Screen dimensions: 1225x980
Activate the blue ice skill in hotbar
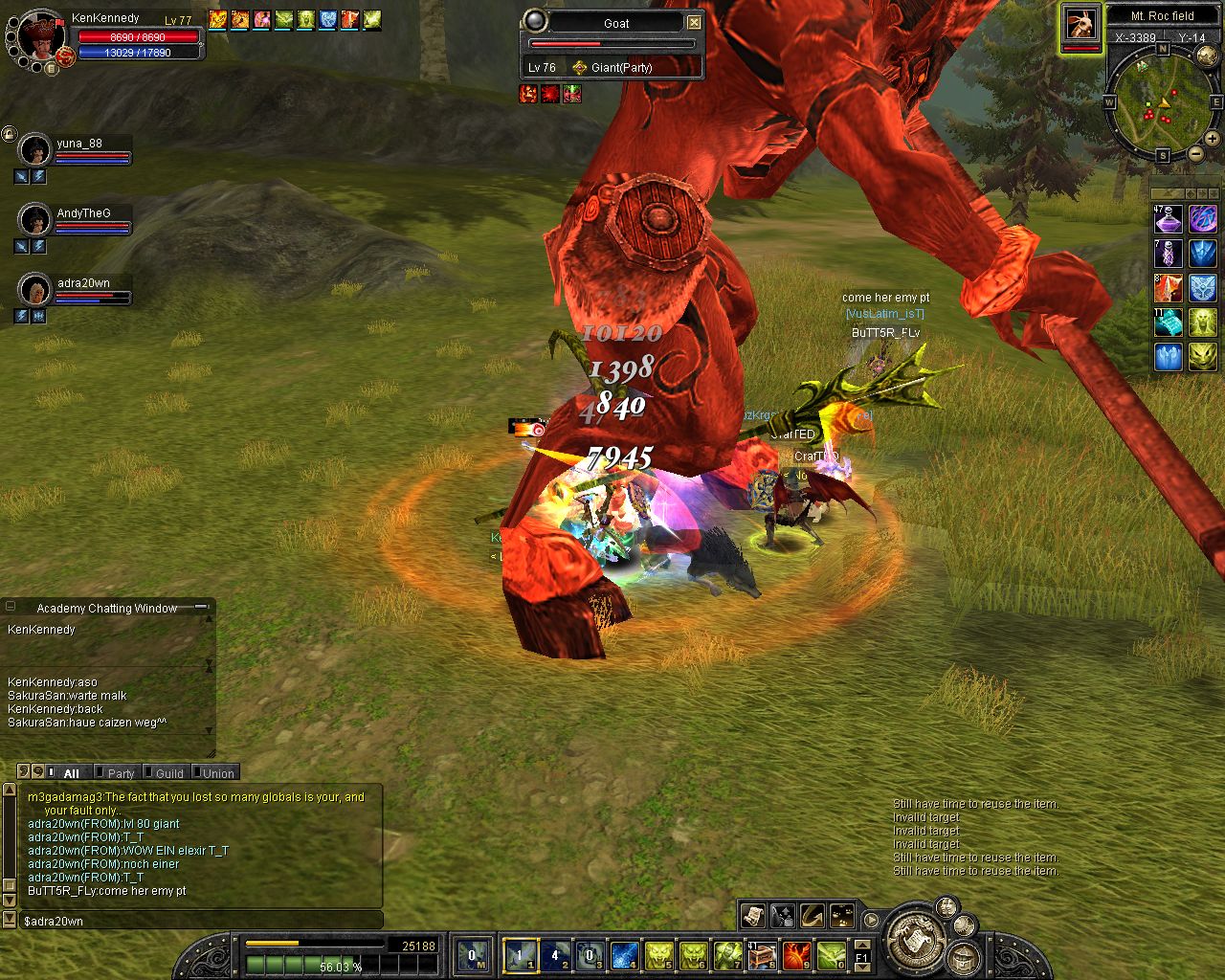coord(624,955)
